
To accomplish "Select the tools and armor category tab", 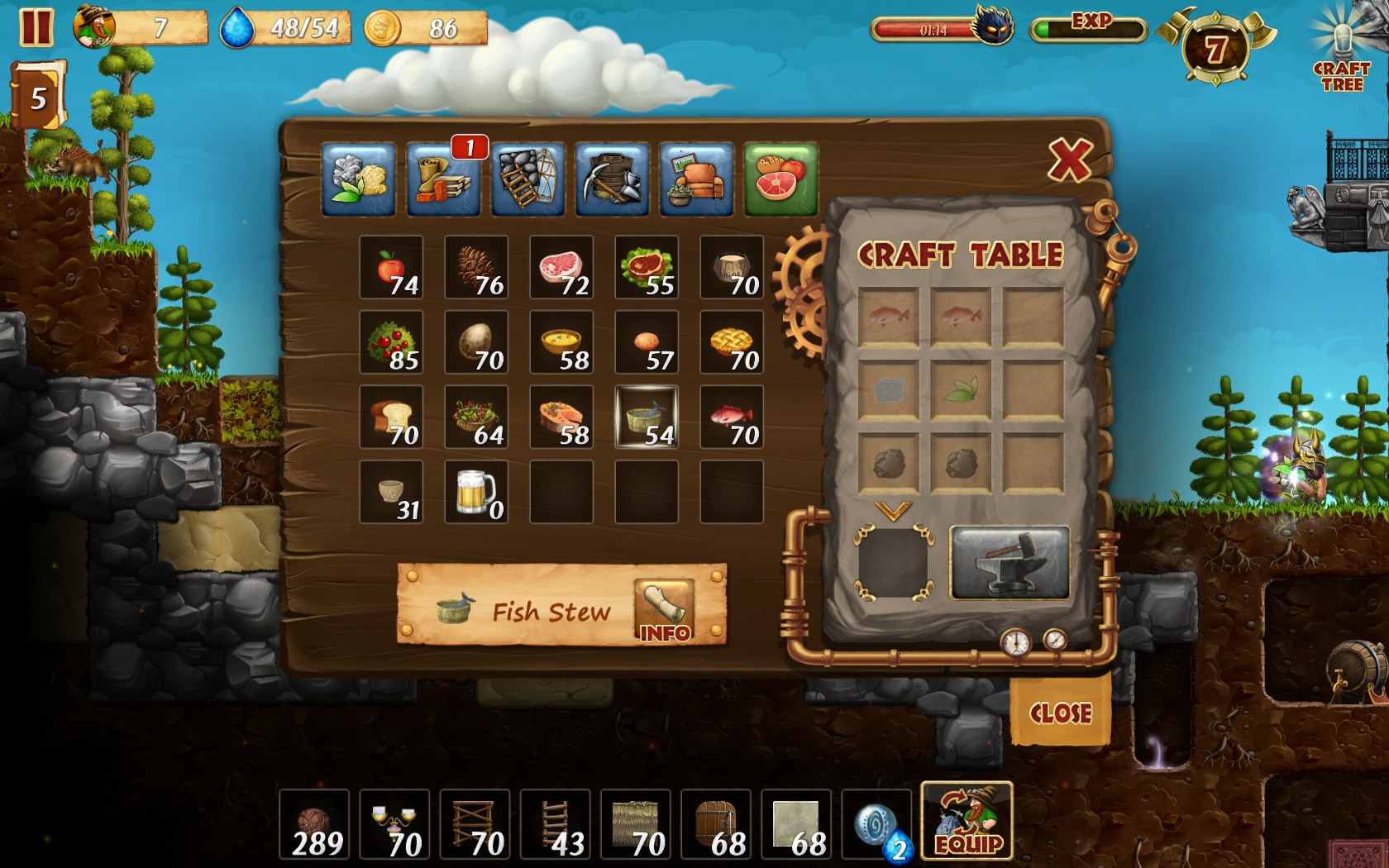I will point(612,179).
